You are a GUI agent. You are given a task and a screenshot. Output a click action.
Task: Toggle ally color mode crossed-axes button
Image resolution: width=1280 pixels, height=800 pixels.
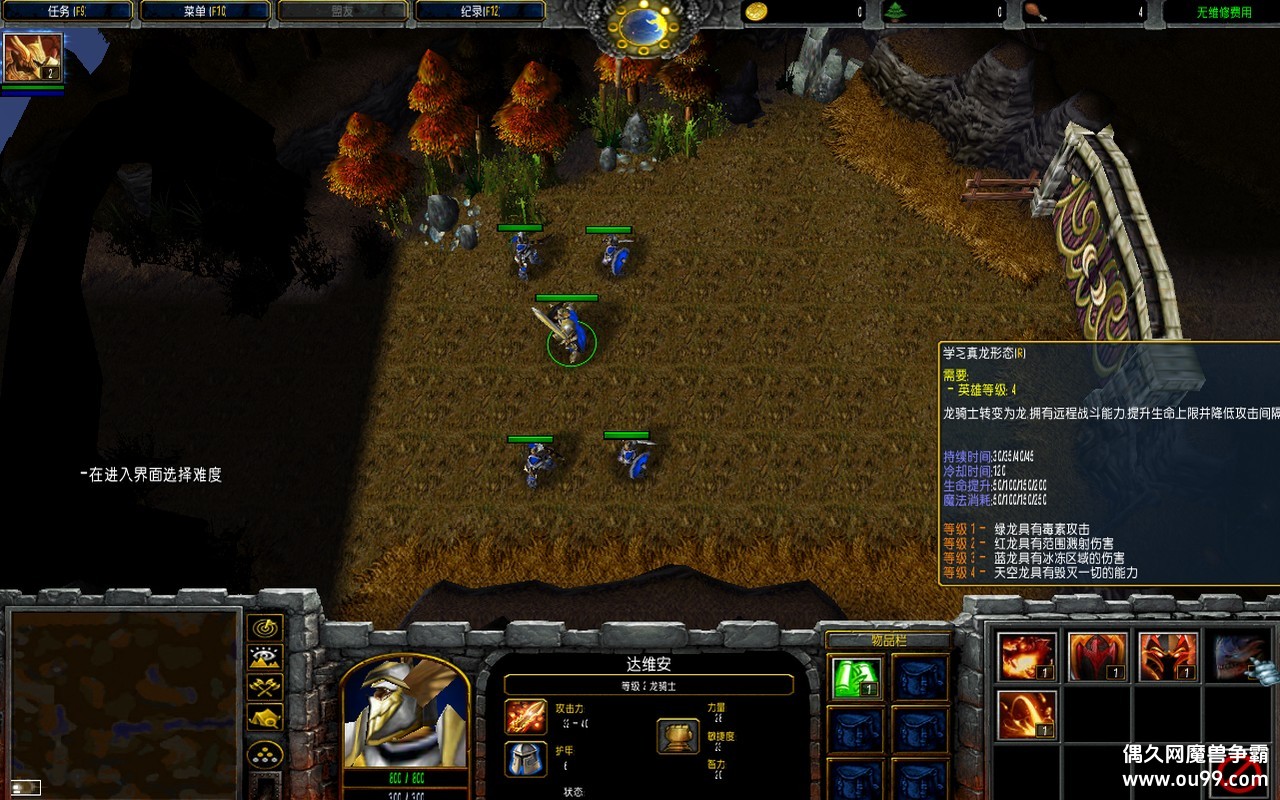[265, 687]
